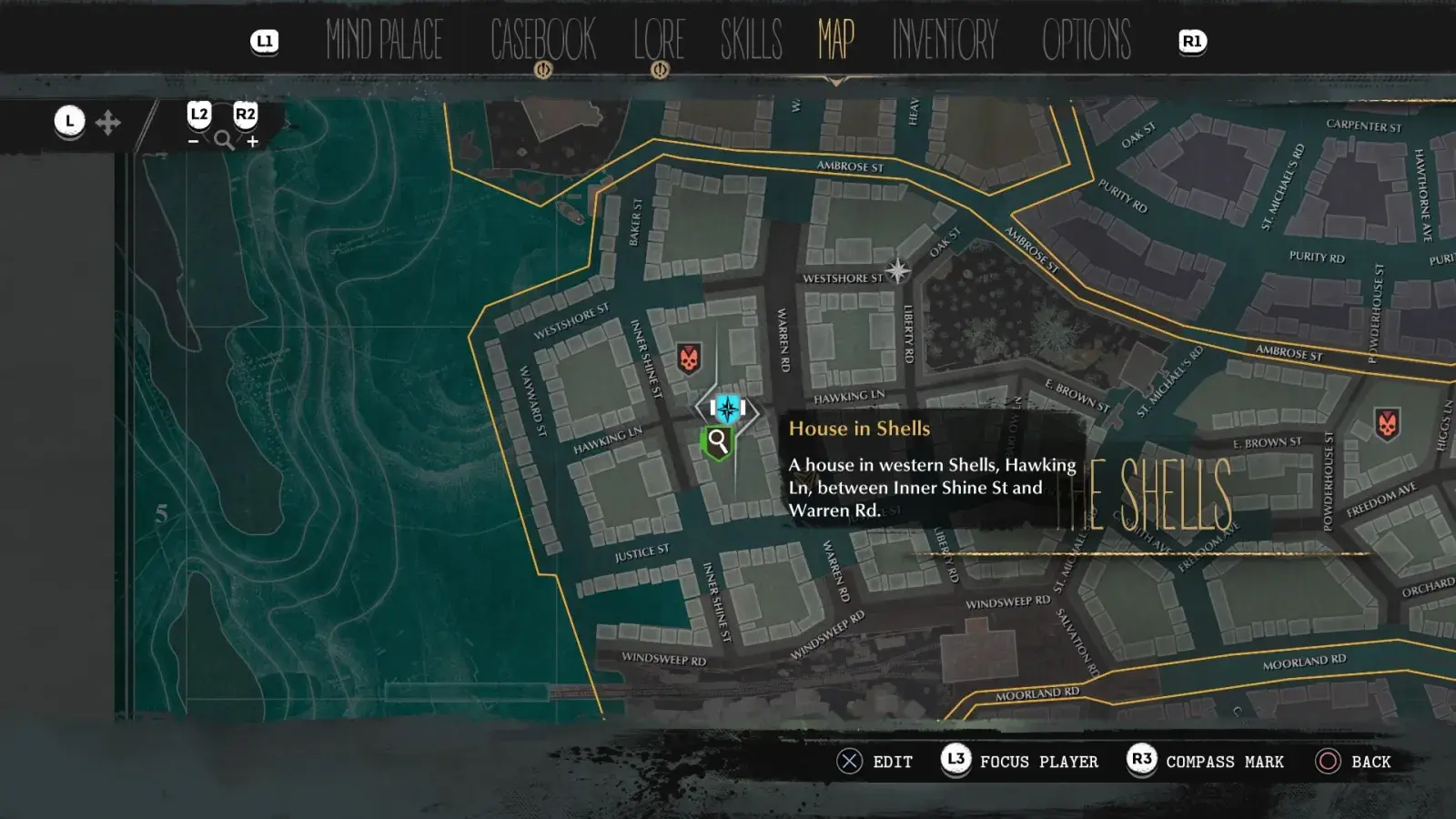
Task: Open the Inventory tab
Action: pos(945,40)
